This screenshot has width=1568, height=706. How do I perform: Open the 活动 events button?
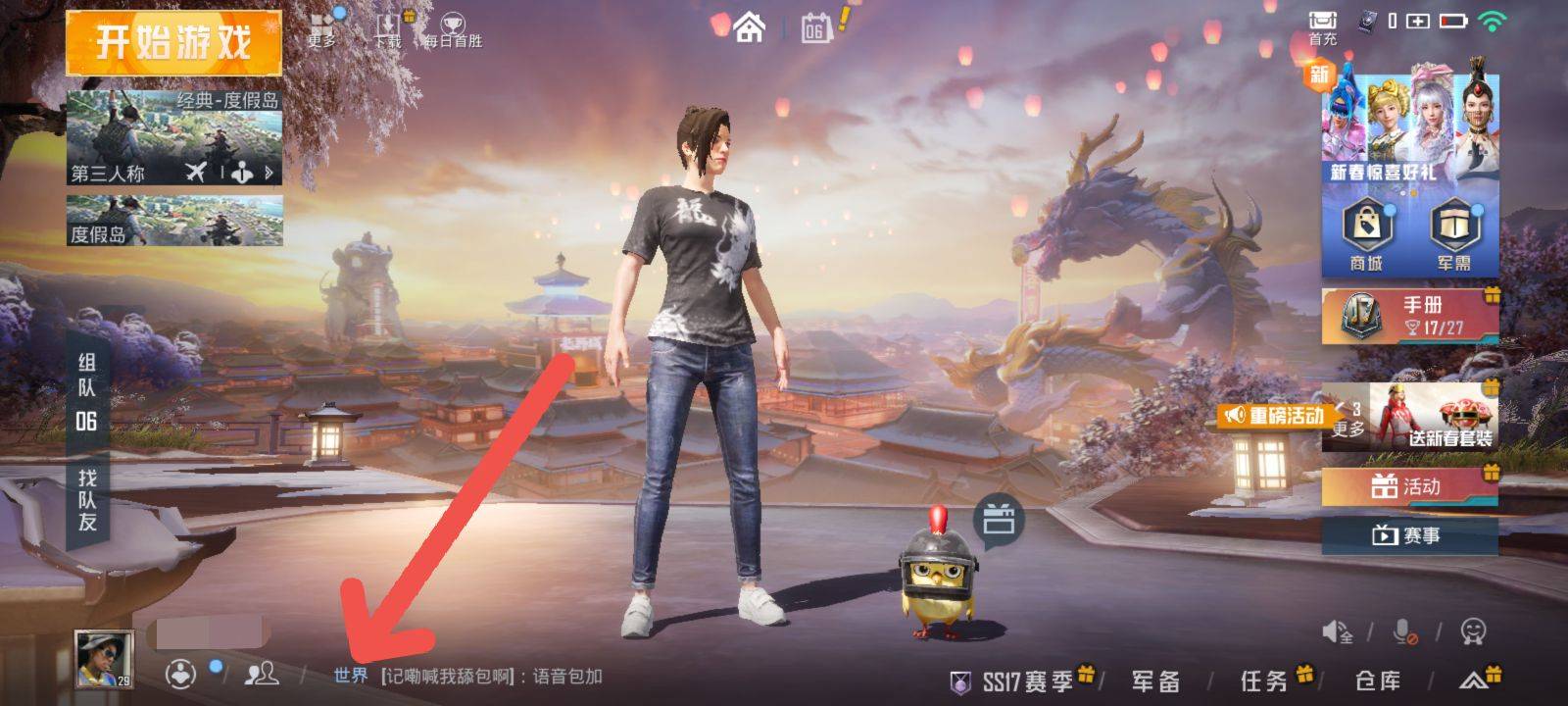[1409, 486]
